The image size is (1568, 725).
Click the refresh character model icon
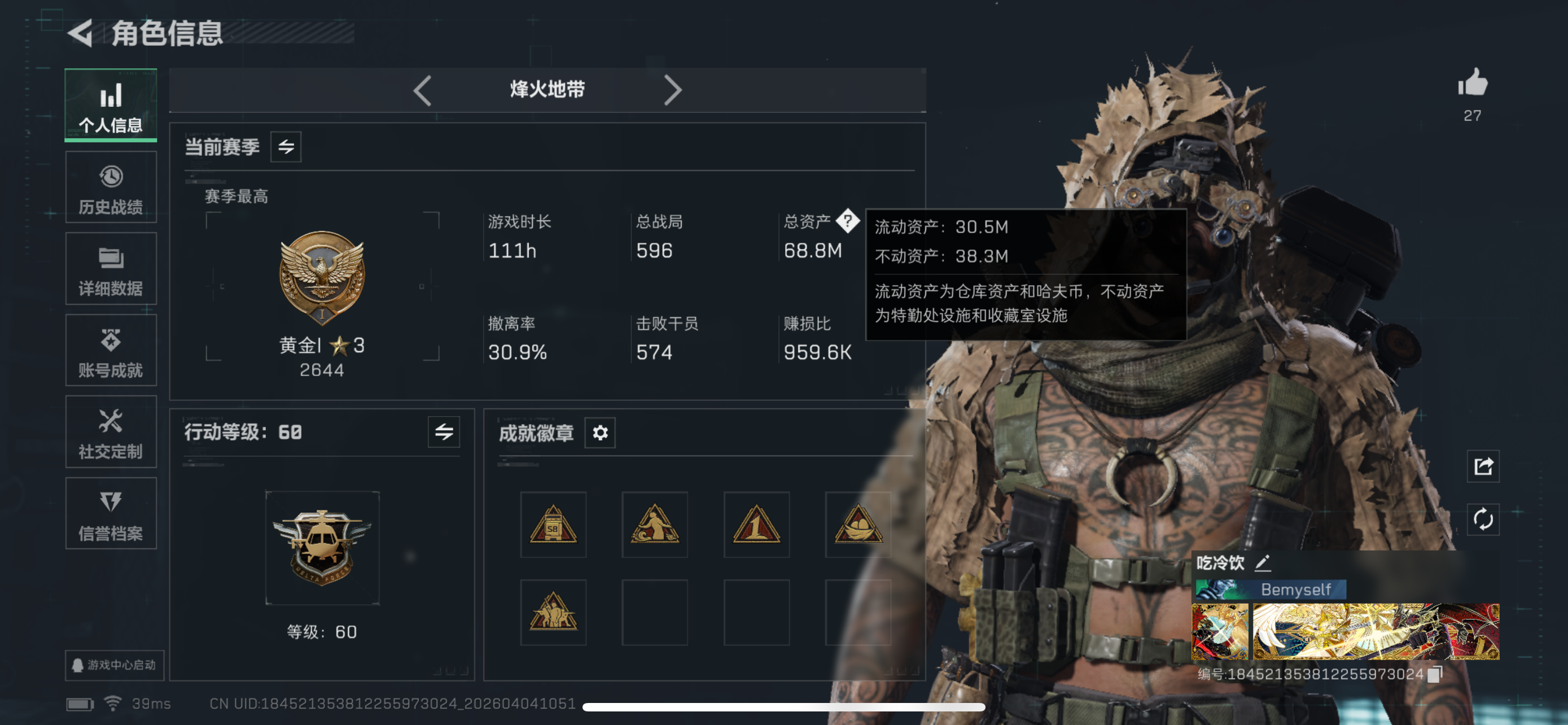tap(1482, 521)
